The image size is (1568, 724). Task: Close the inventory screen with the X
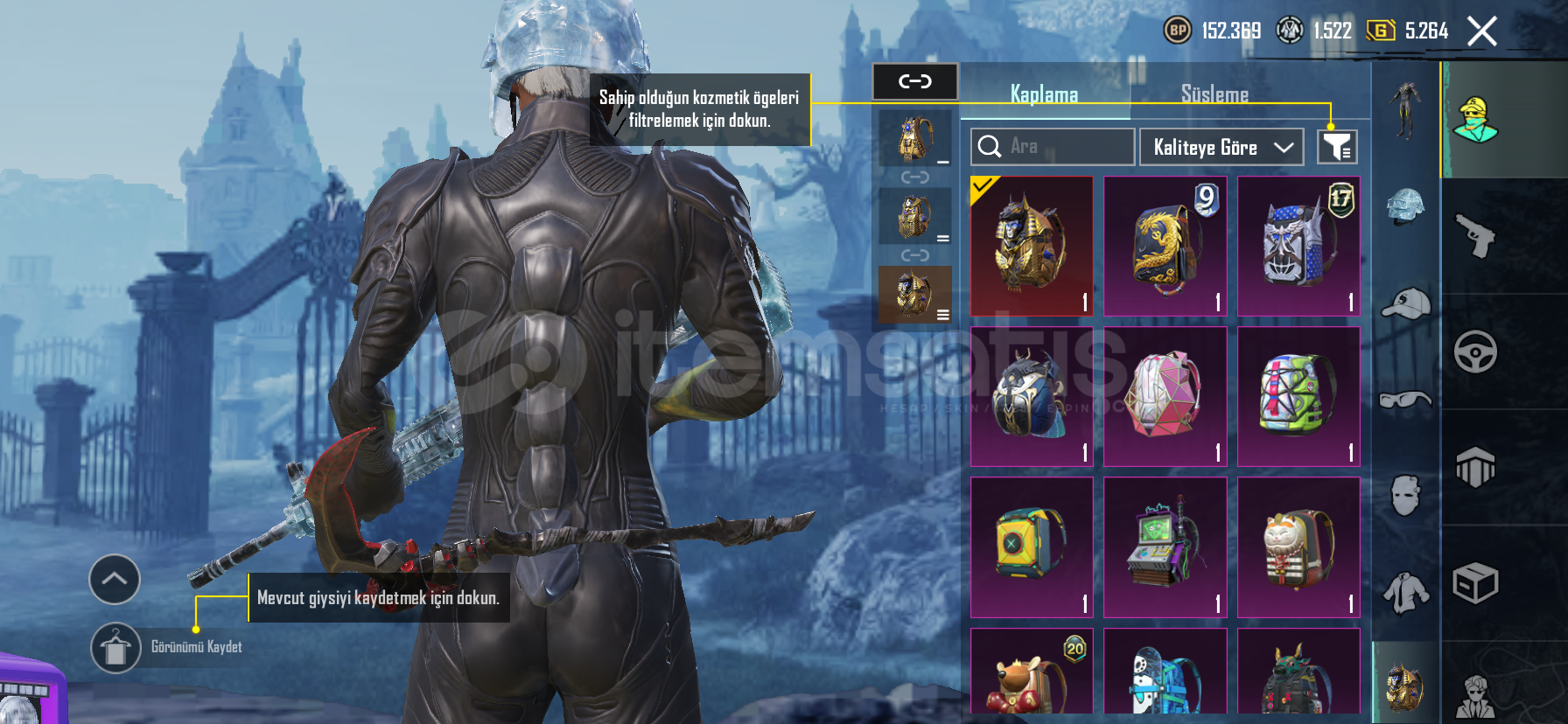pos(1481,31)
